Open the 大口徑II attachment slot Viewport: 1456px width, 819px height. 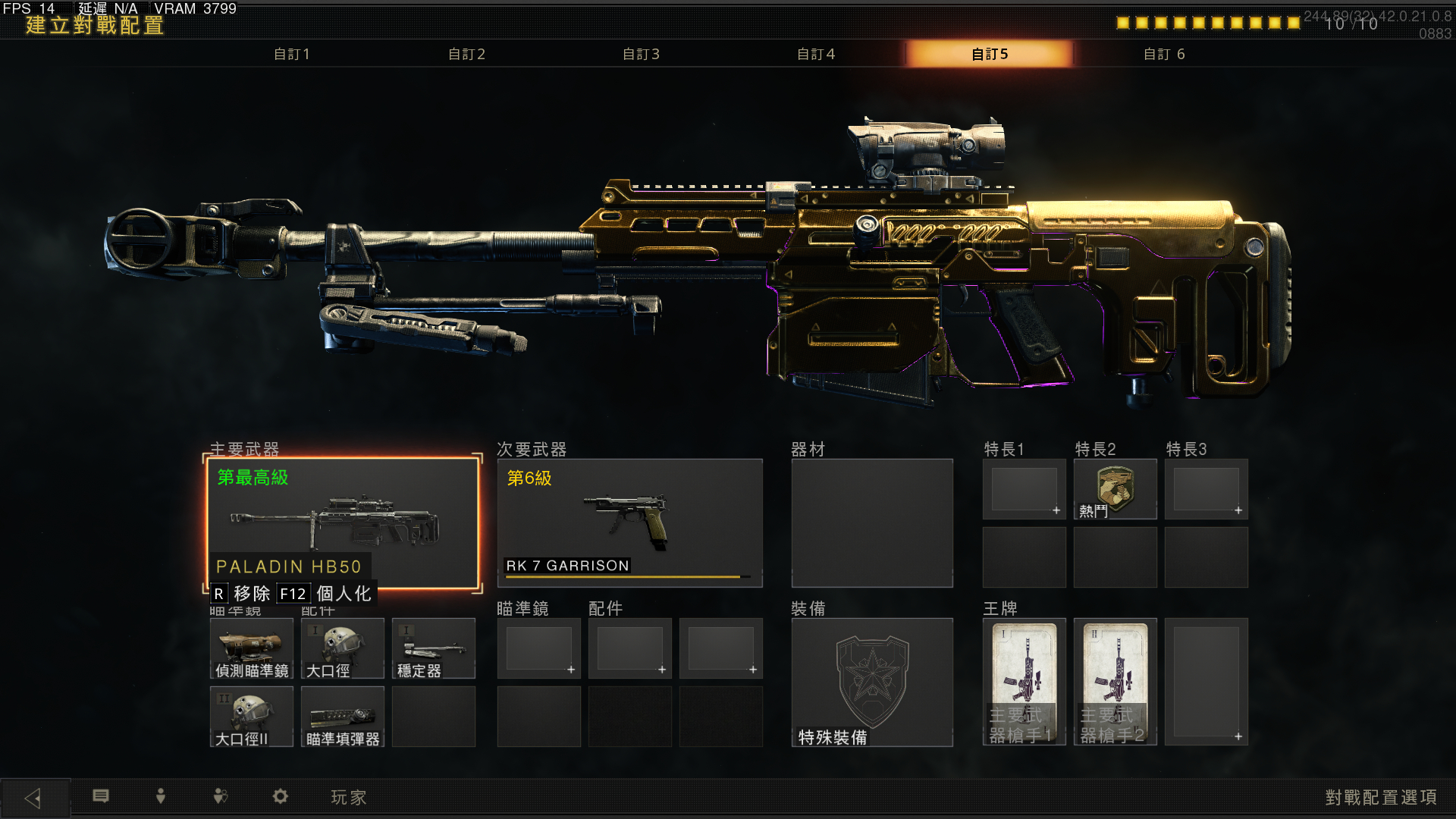(x=252, y=717)
